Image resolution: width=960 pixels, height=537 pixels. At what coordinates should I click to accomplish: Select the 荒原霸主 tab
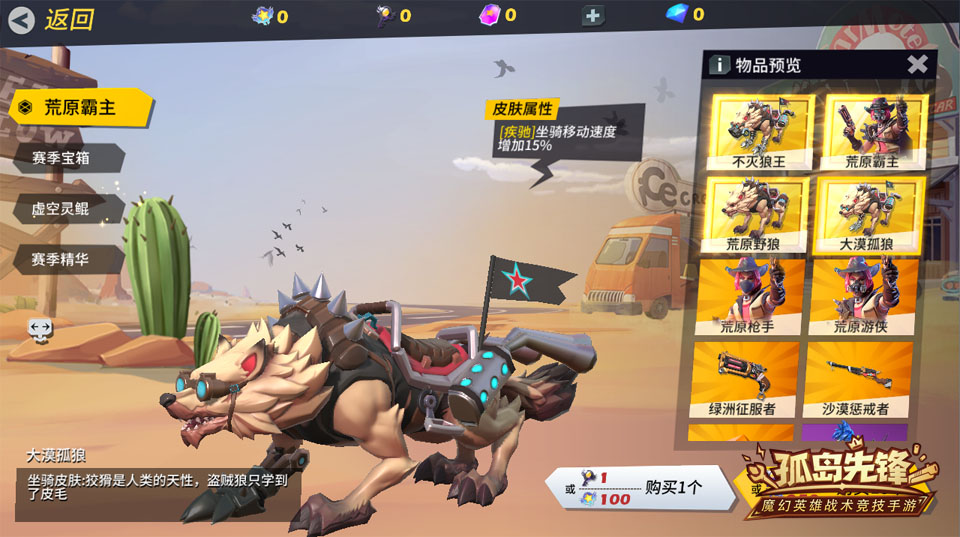pyautogui.click(x=80, y=108)
